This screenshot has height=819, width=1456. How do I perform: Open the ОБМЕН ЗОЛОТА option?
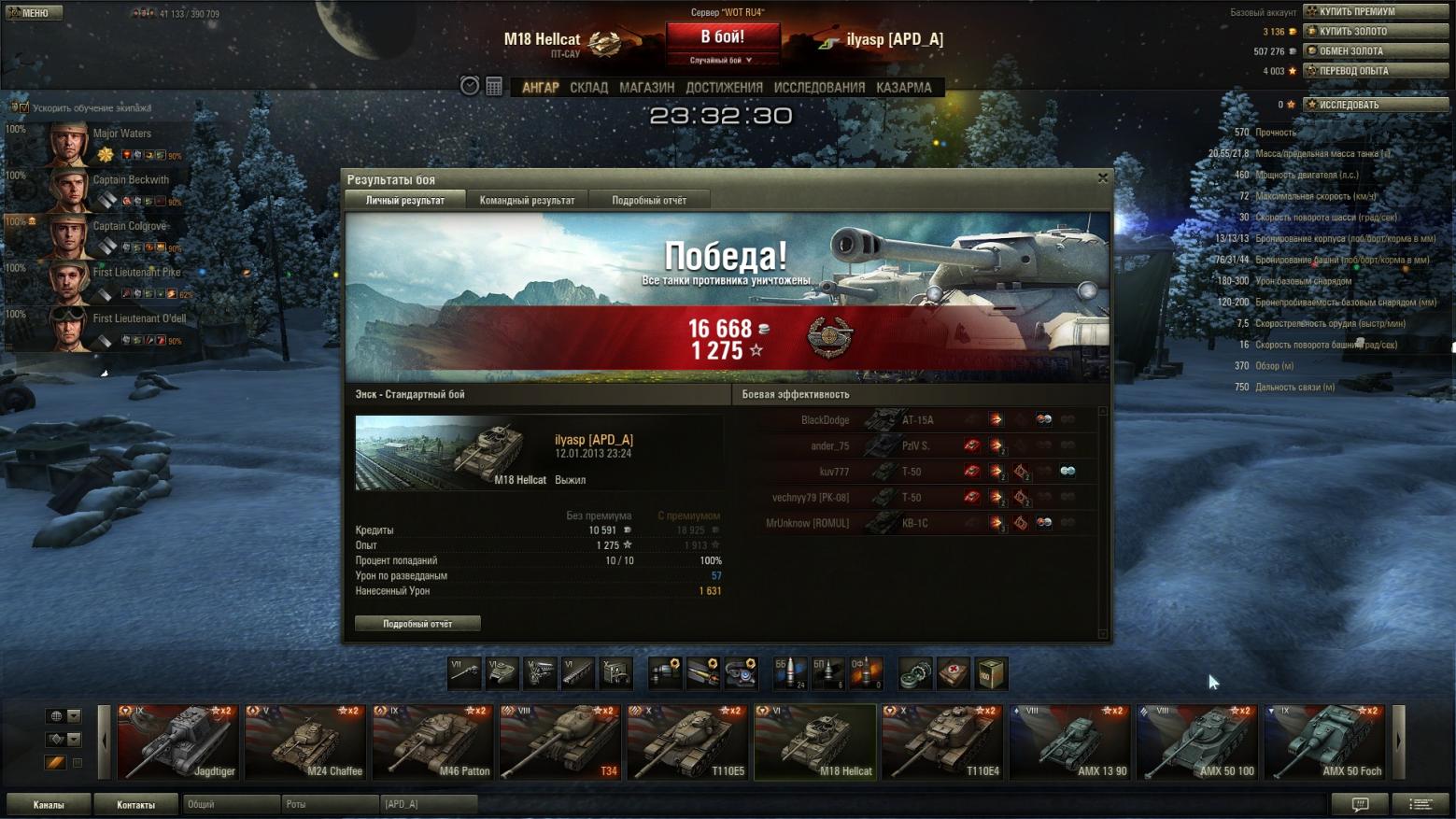[1376, 50]
